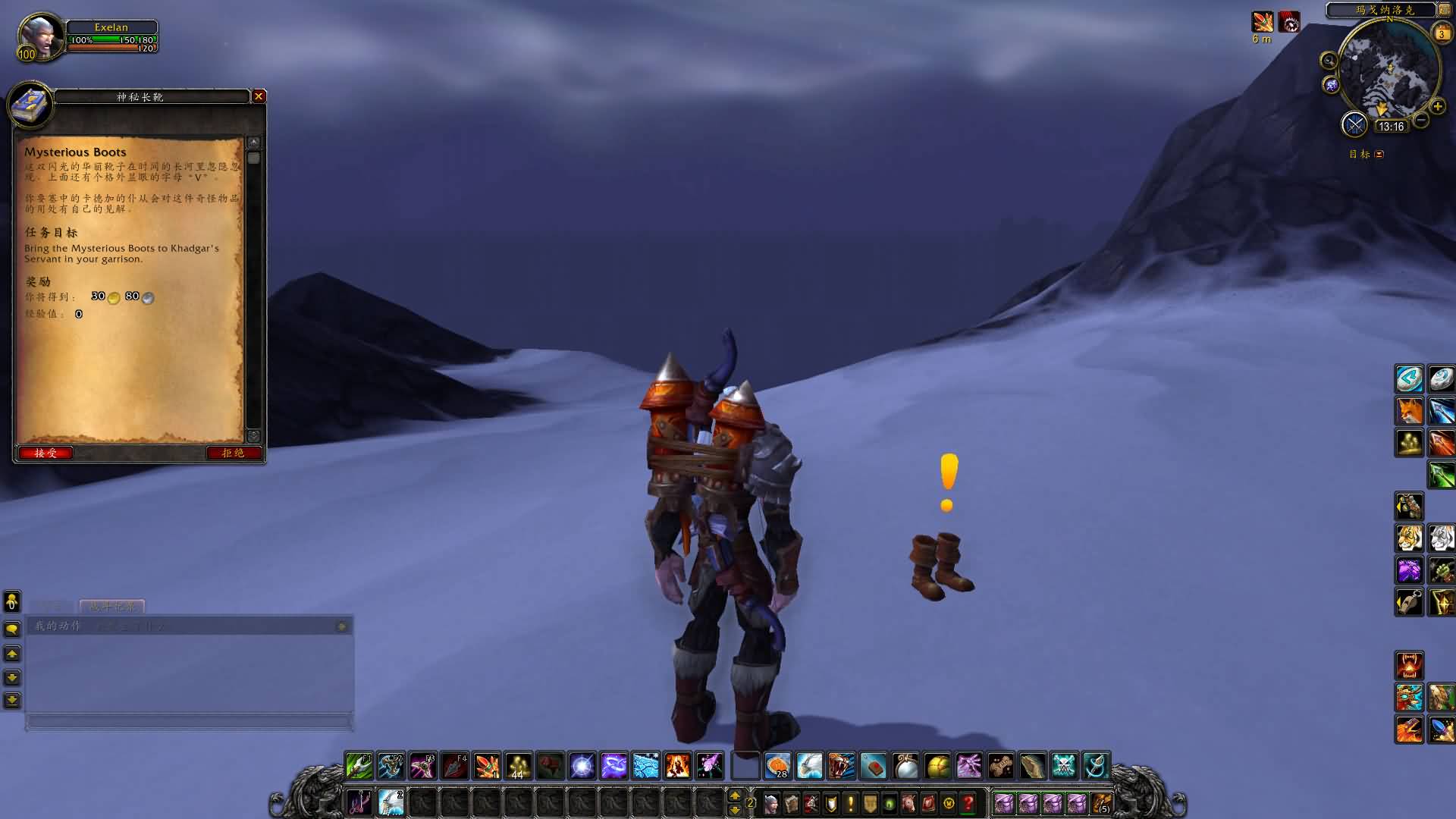
Task: Open the calendar button showing 3
Action: pyautogui.click(x=1442, y=33)
